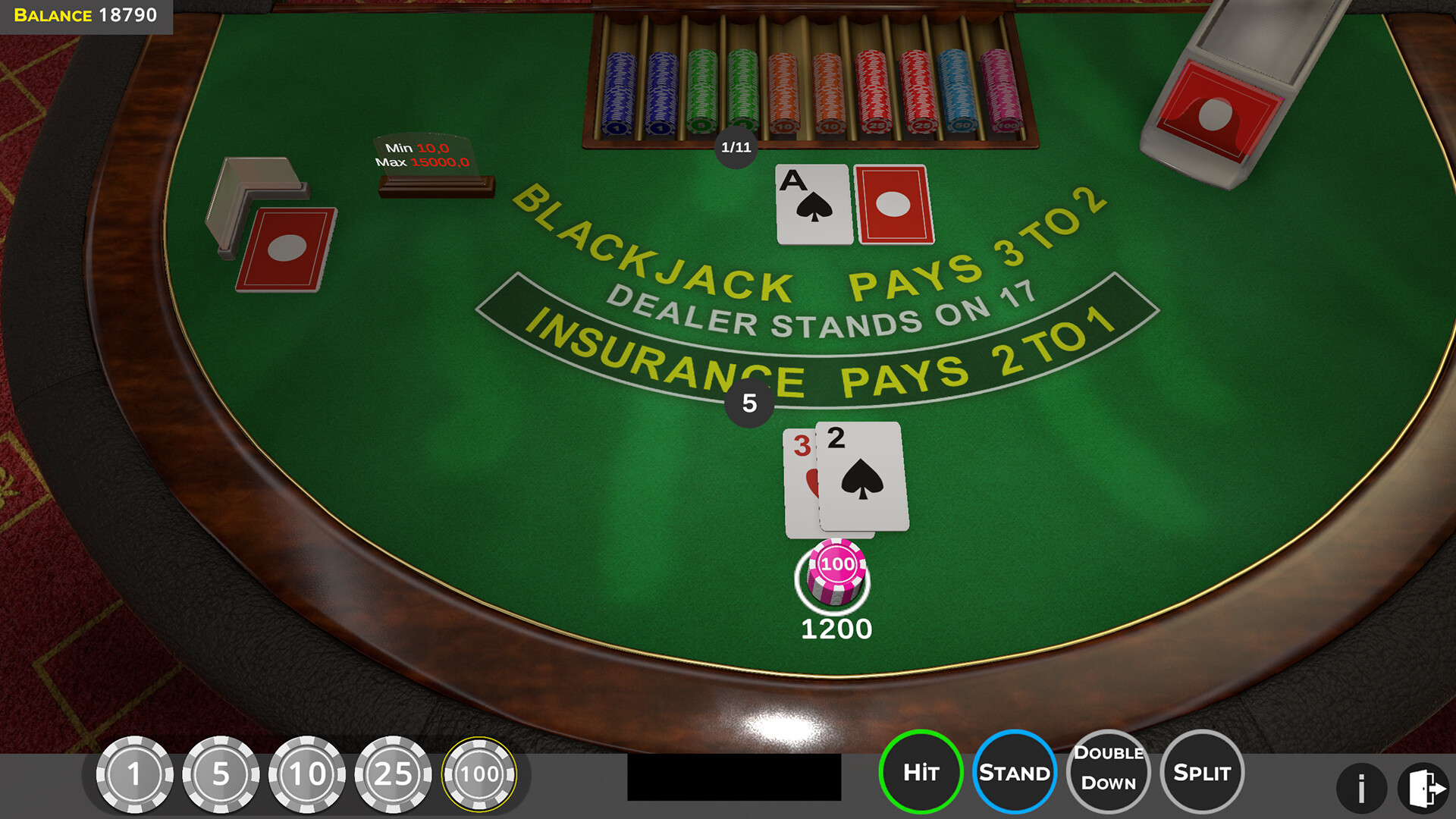Select the 1 value betting chip
This screenshot has width=1456, height=819.
(x=136, y=775)
